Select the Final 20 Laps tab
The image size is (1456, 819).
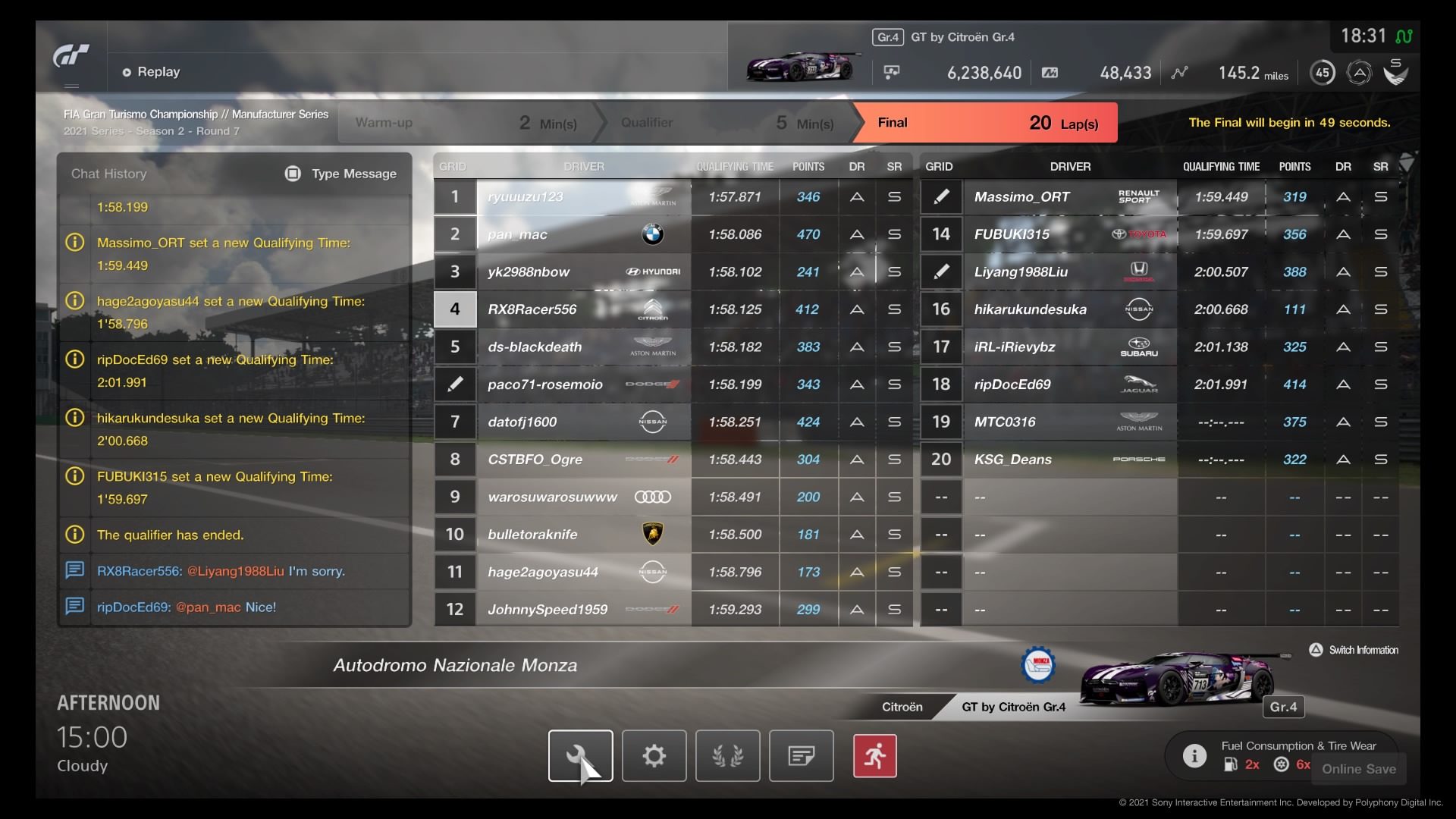click(986, 123)
